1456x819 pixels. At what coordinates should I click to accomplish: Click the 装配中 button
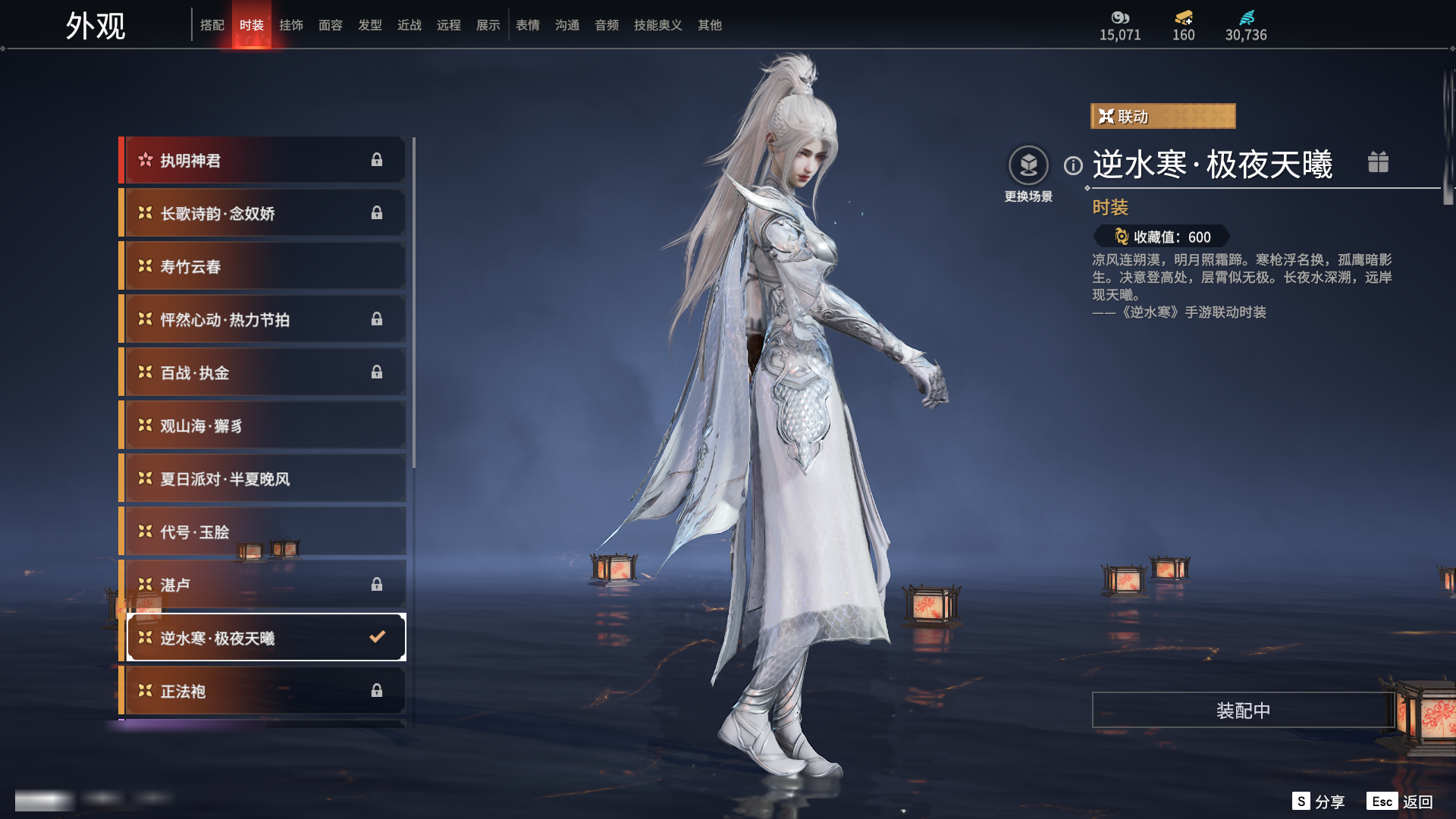tap(1243, 710)
